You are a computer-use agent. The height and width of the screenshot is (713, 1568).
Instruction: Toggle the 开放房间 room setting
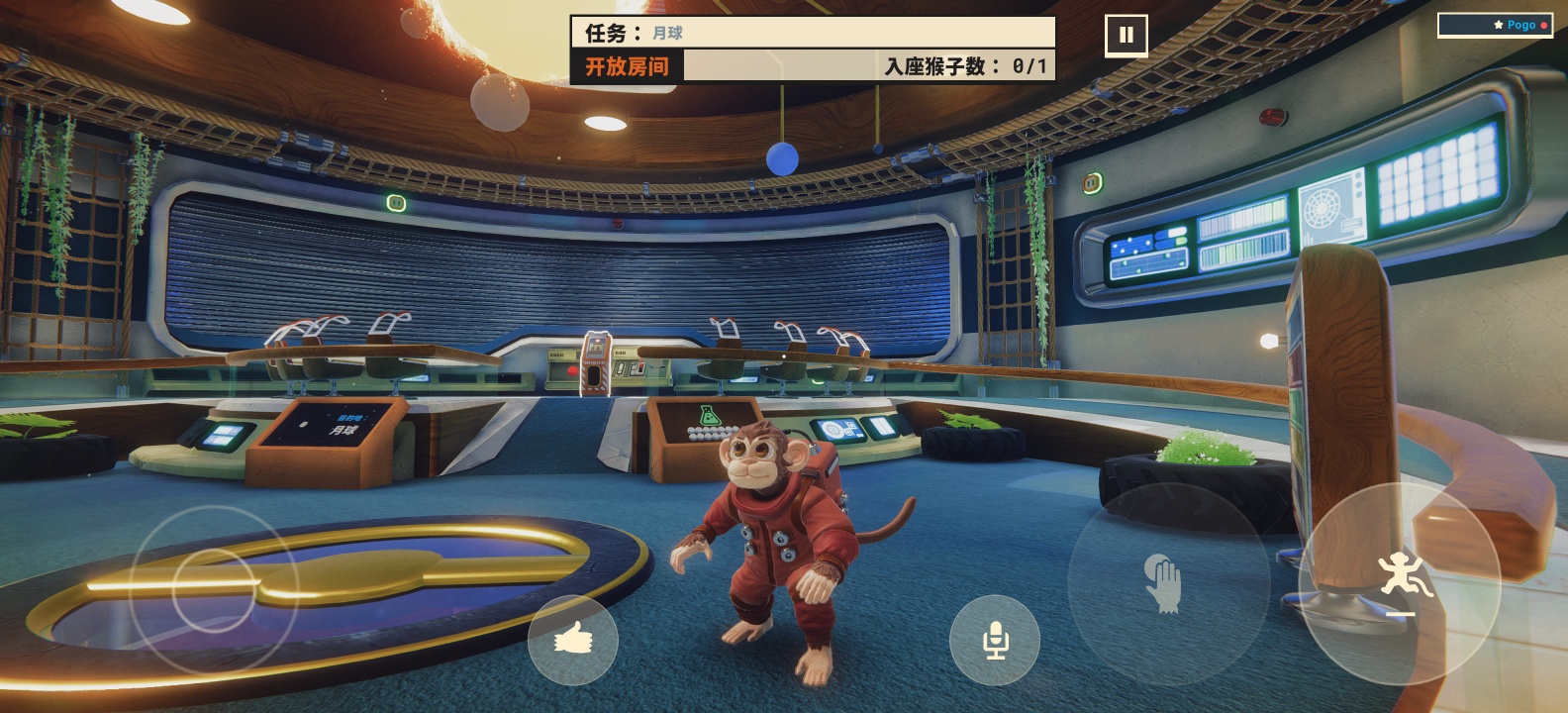tap(628, 68)
